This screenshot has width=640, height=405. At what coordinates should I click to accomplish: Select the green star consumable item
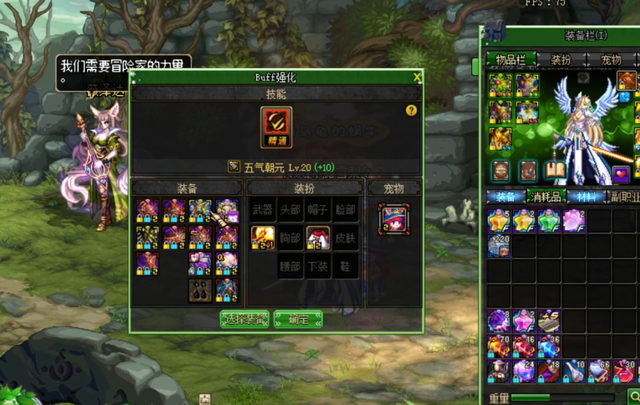point(549,220)
